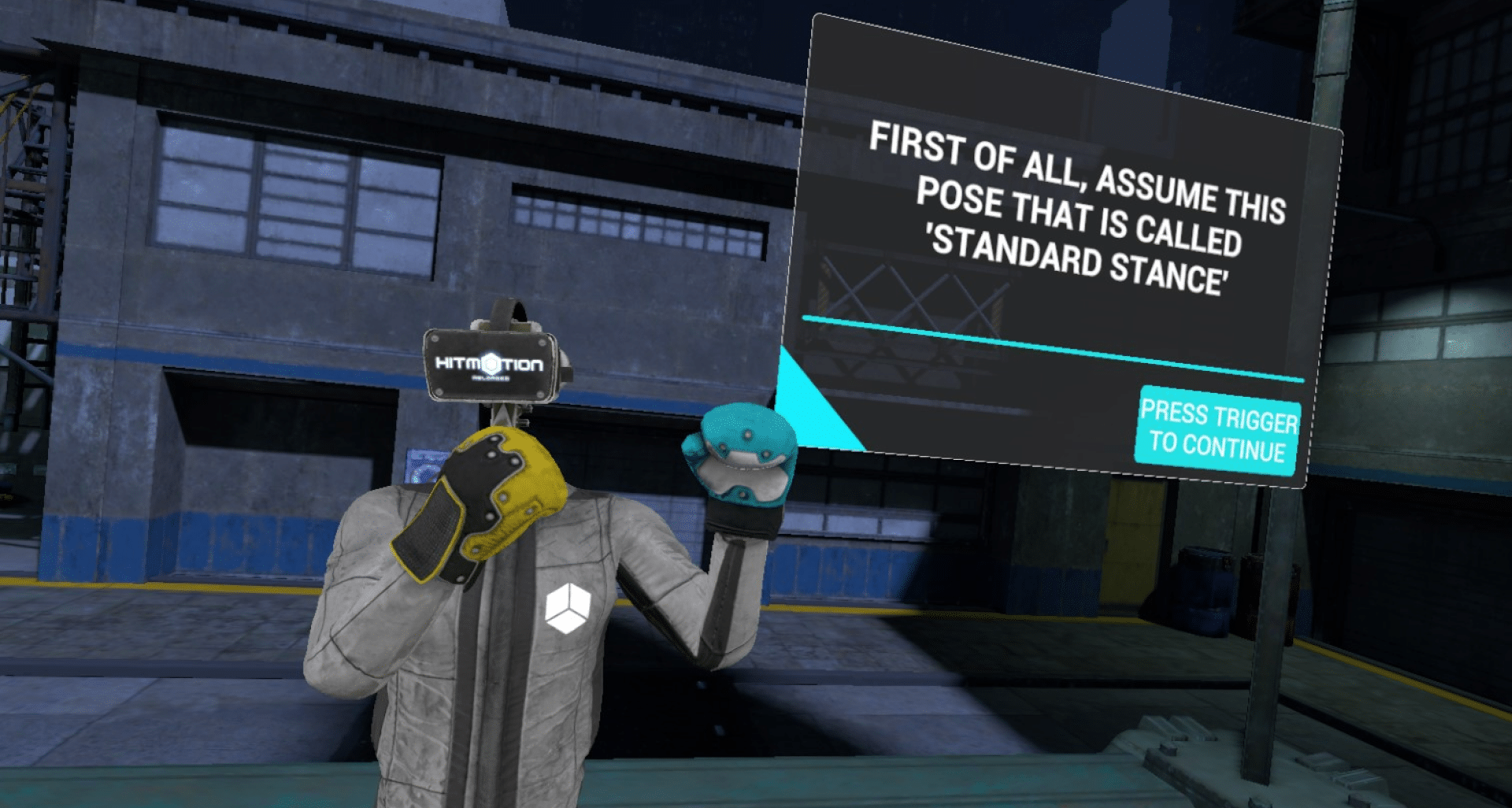Click the teal tracking glove
Viewport: 1512px width, 808px height.
741,453
